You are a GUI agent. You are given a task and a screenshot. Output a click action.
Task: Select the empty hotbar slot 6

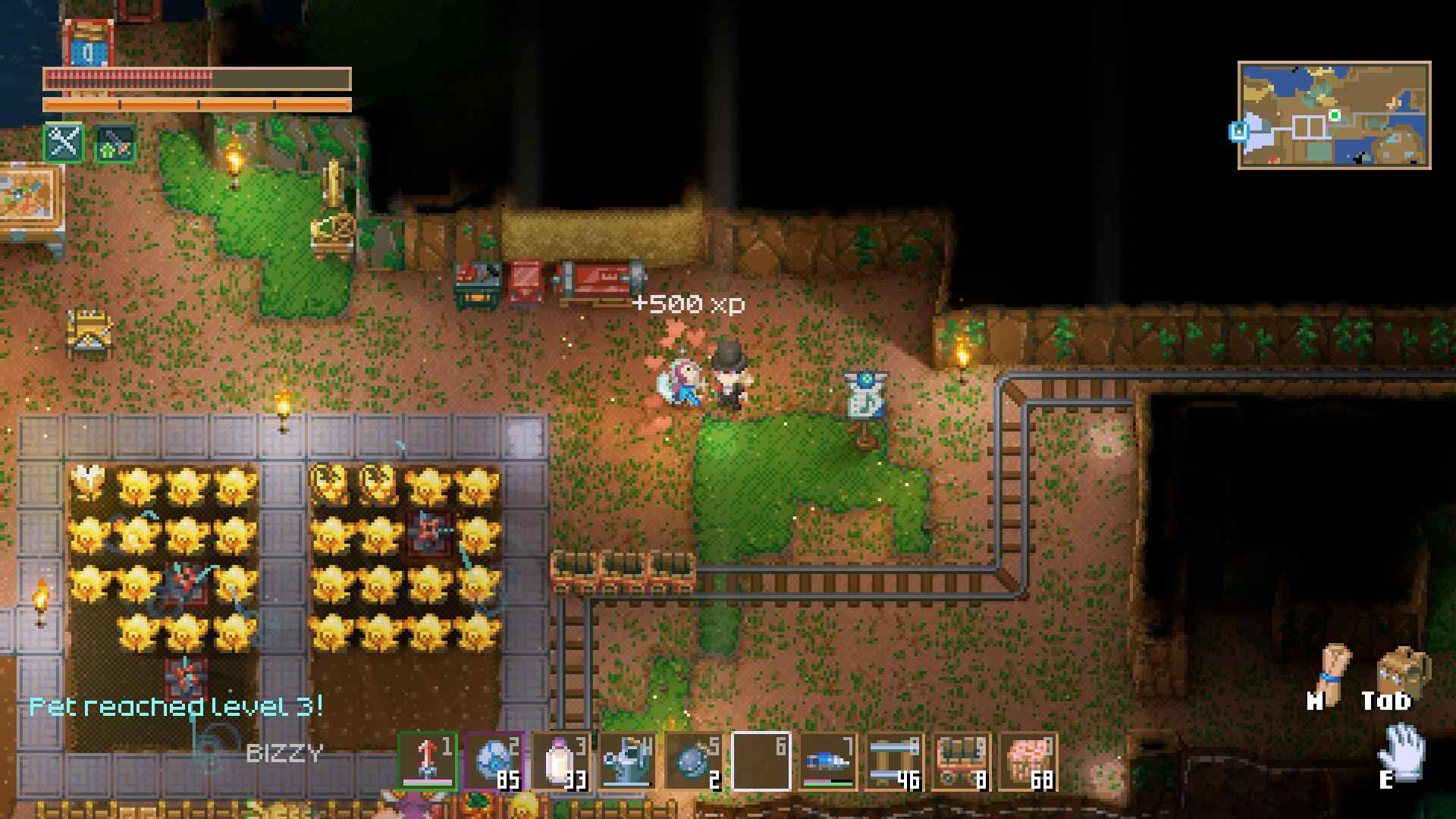pos(761,761)
